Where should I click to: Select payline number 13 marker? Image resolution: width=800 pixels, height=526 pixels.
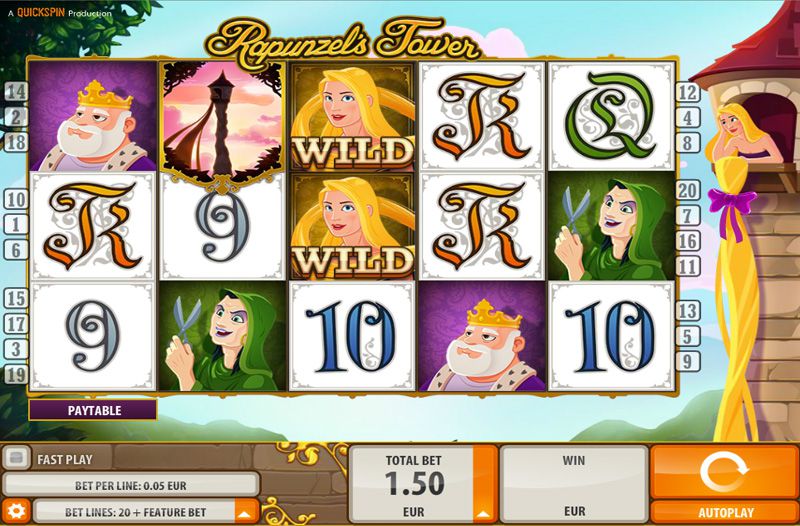coord(687,312)
